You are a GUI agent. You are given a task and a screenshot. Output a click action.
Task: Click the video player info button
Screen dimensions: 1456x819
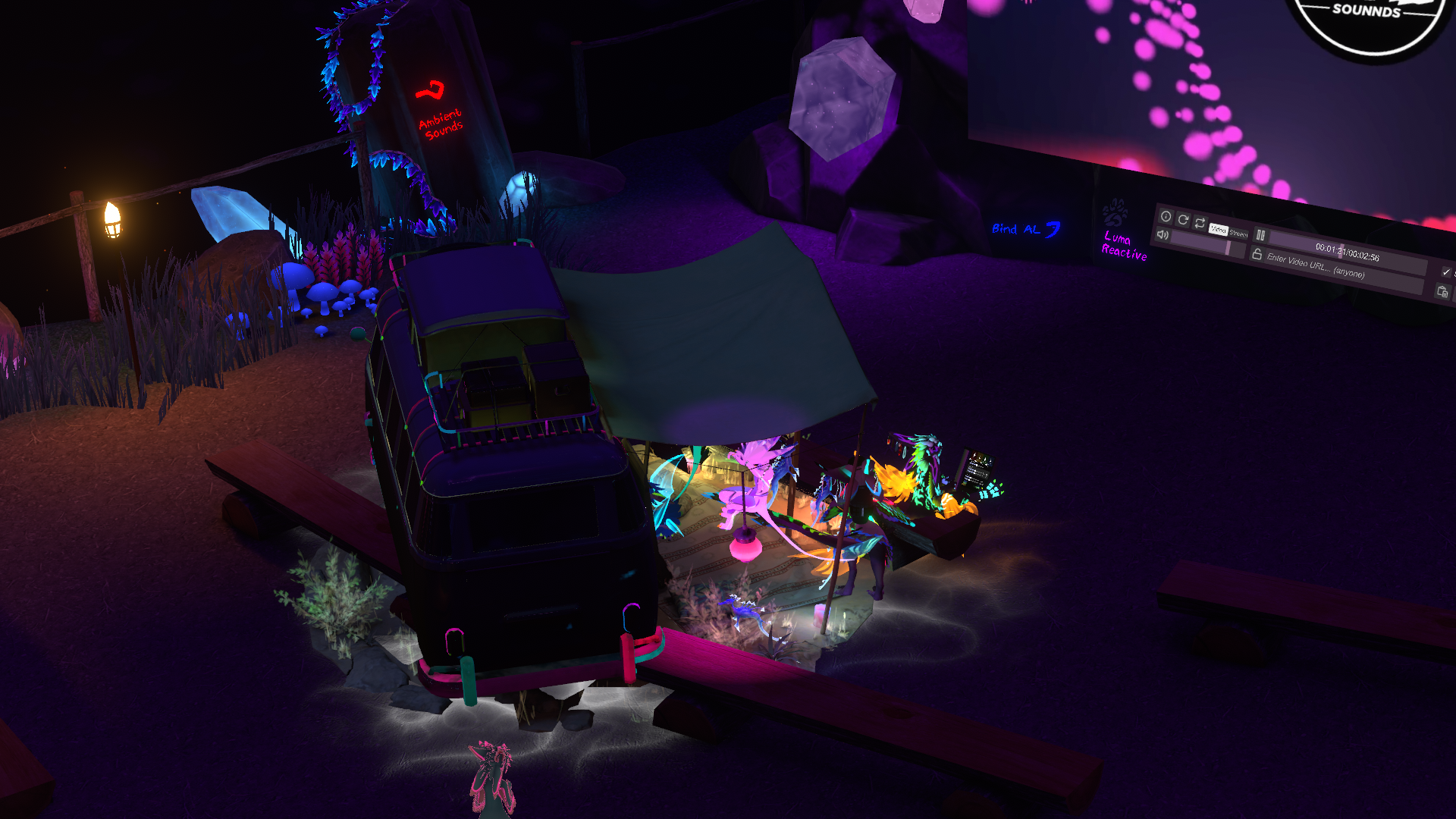(1166, 217)
